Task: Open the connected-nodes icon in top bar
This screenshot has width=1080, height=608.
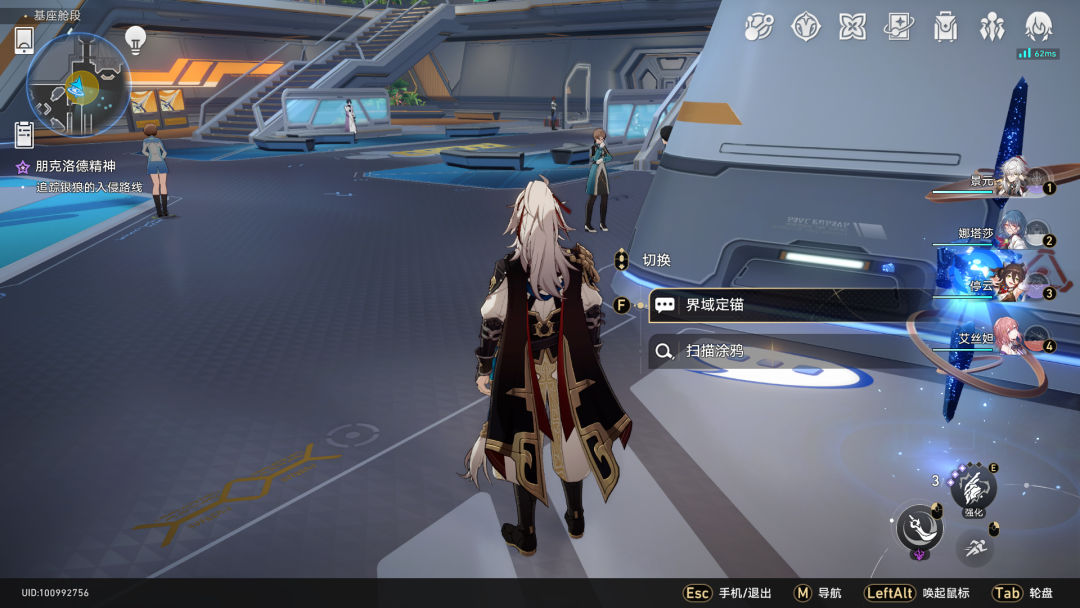Action: [x=759, y=27]
